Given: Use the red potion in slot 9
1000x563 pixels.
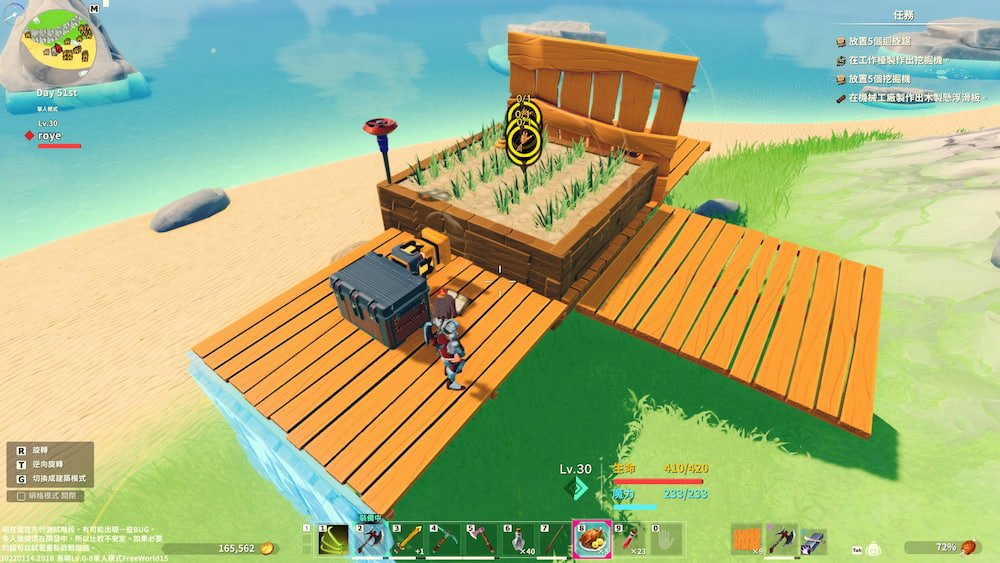Looking at the screenshot, I should pyautogui.click(x=628, y=540).
